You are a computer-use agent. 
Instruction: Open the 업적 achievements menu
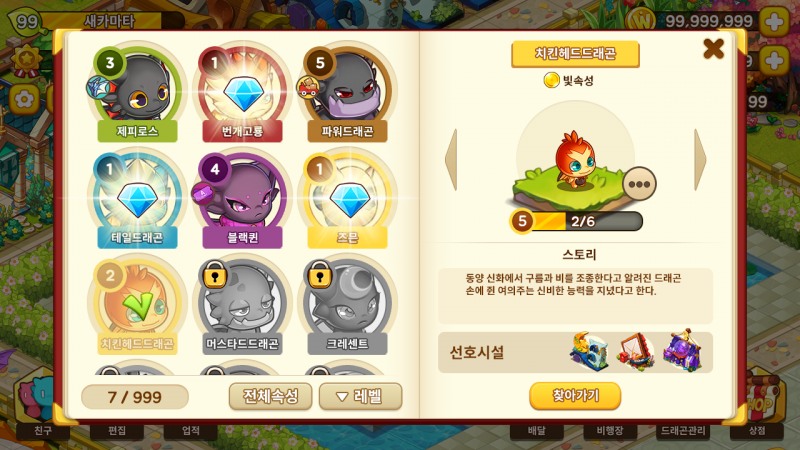[x=190, y=431]
